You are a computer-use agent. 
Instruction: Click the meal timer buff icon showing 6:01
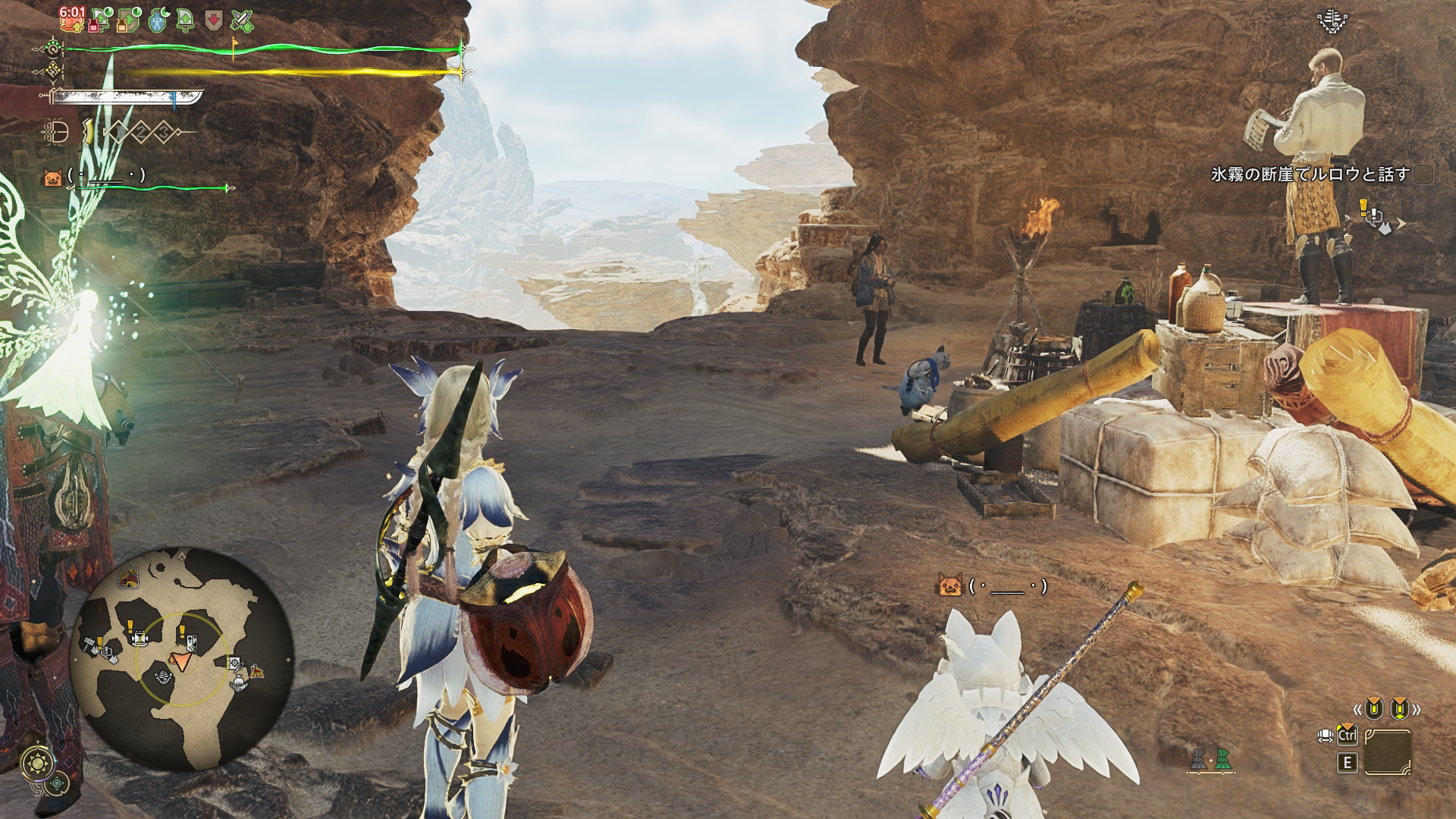coord(72,19)
